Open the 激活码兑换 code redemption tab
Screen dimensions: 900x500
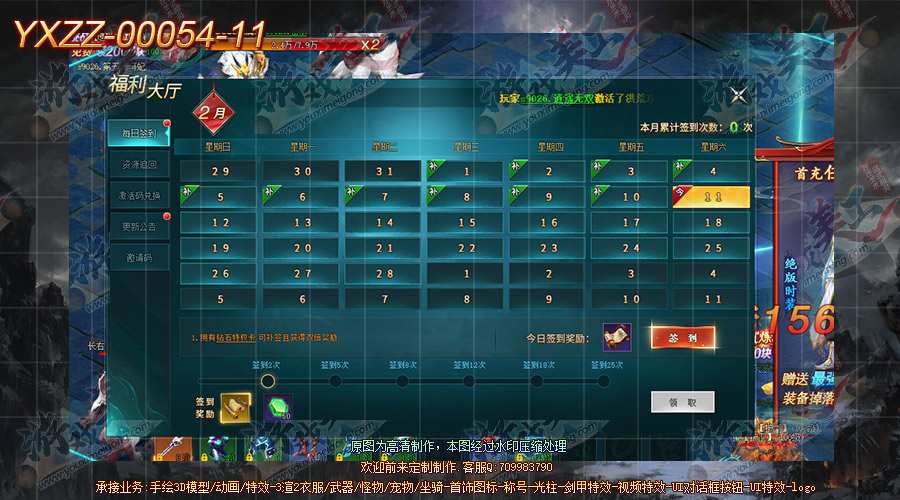tap(138, 196)
